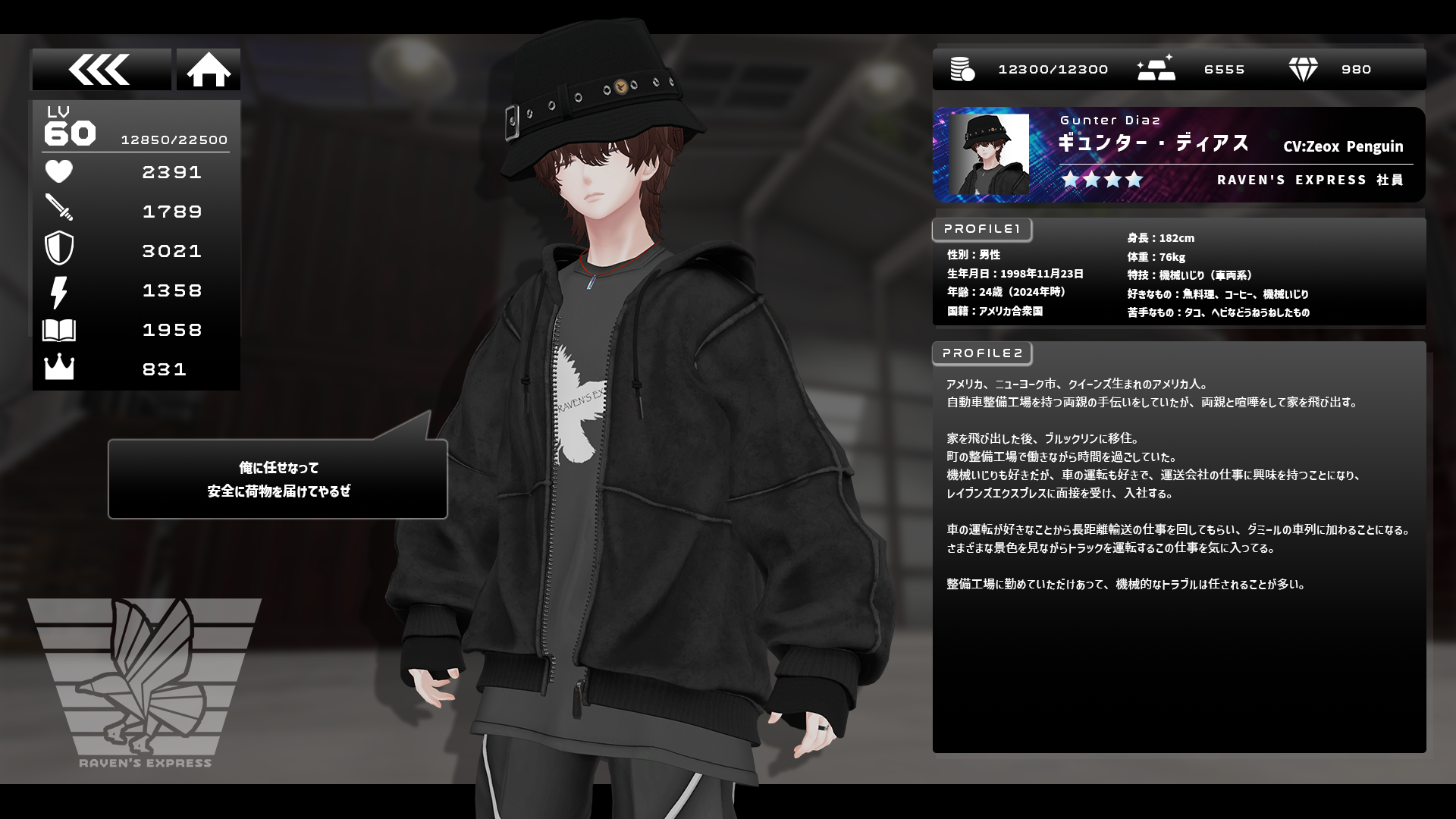Click the character's speech bubble dialogue

point(278,479)
